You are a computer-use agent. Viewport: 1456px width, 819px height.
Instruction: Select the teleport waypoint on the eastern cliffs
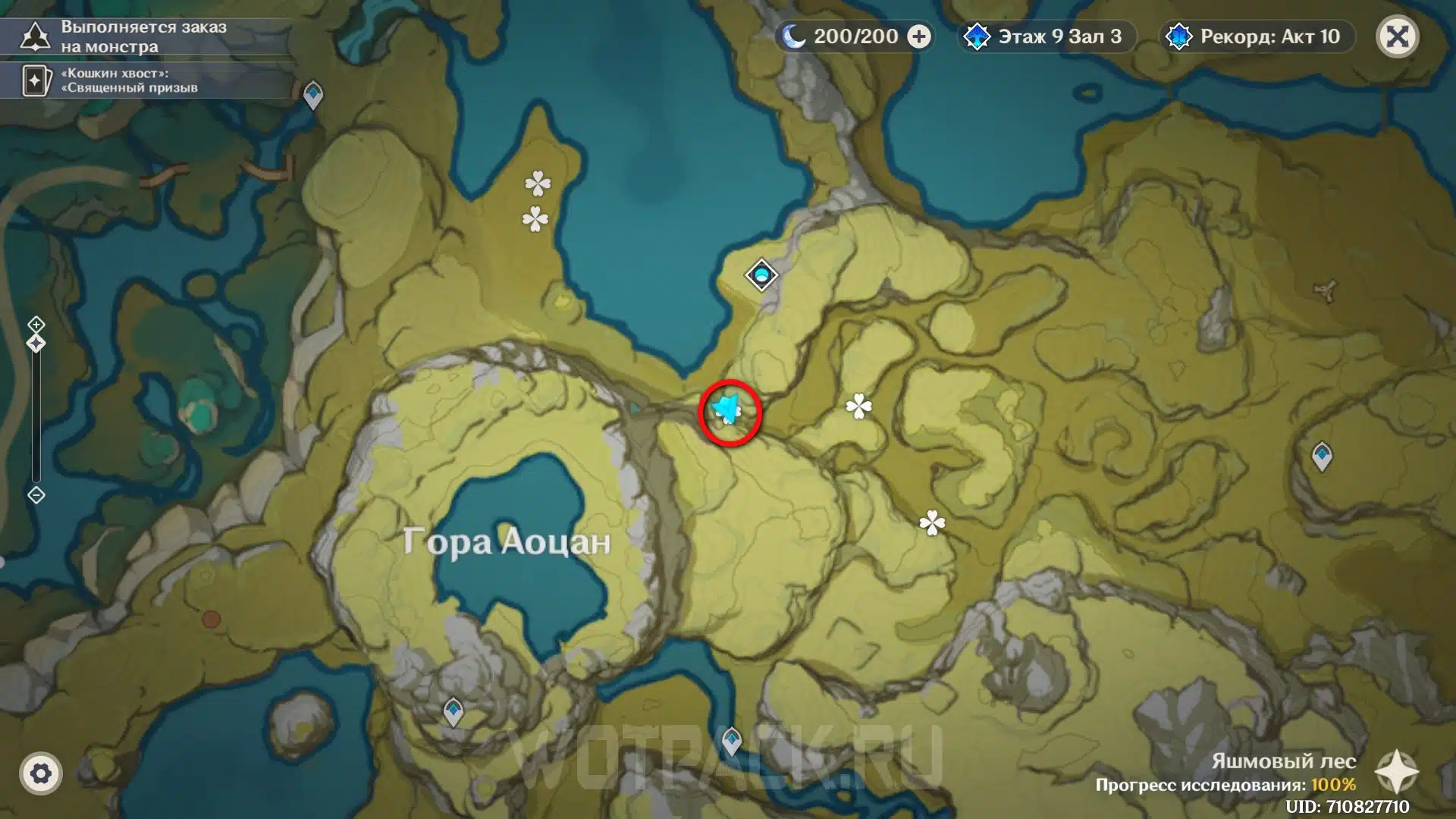pos(1322,457)
